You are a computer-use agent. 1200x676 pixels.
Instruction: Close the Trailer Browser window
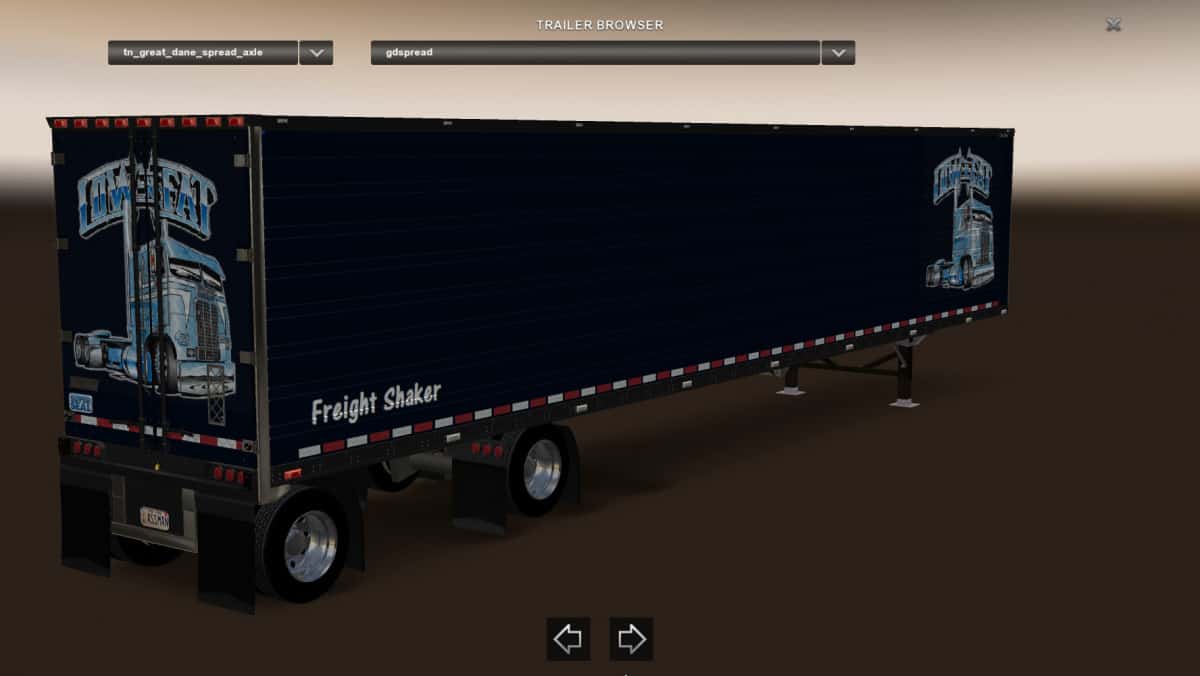click(1113, 25)
